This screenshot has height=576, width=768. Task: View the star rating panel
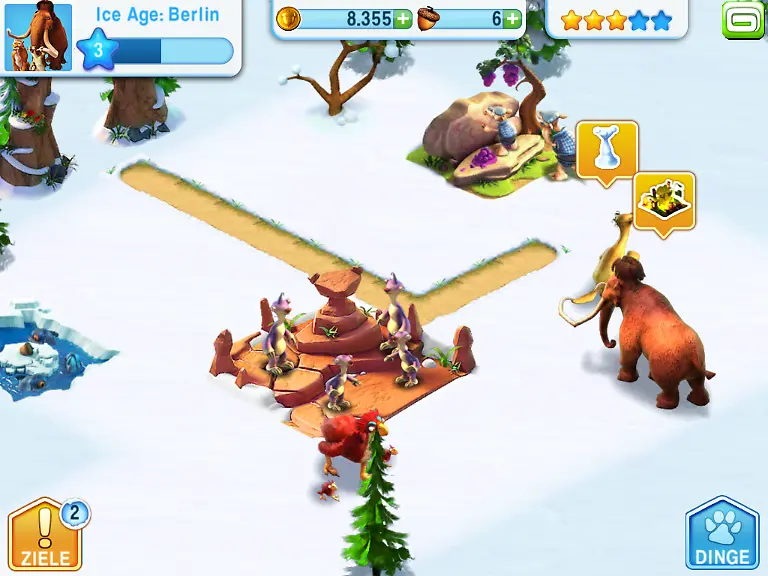[615, 20]
